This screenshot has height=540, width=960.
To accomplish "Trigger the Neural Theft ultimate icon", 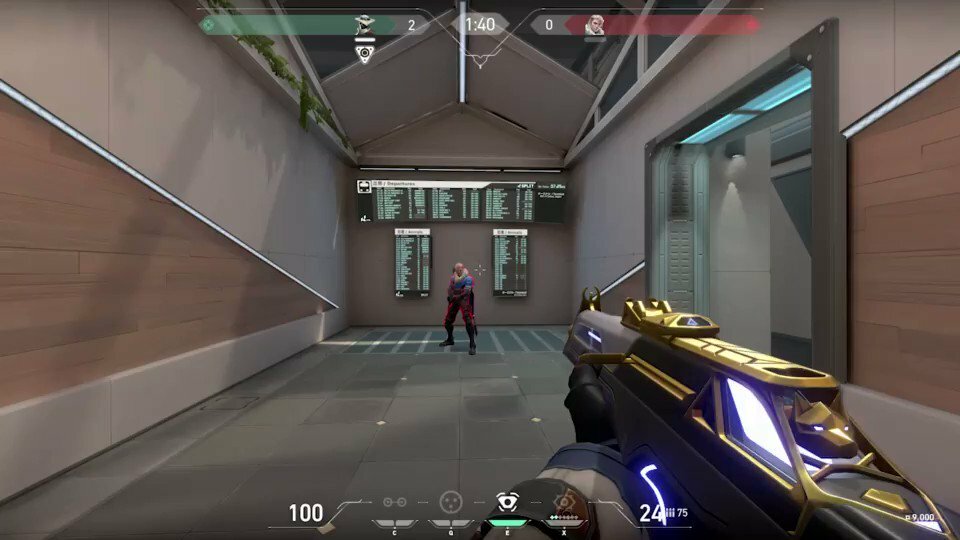I will (x=565, y=502).
